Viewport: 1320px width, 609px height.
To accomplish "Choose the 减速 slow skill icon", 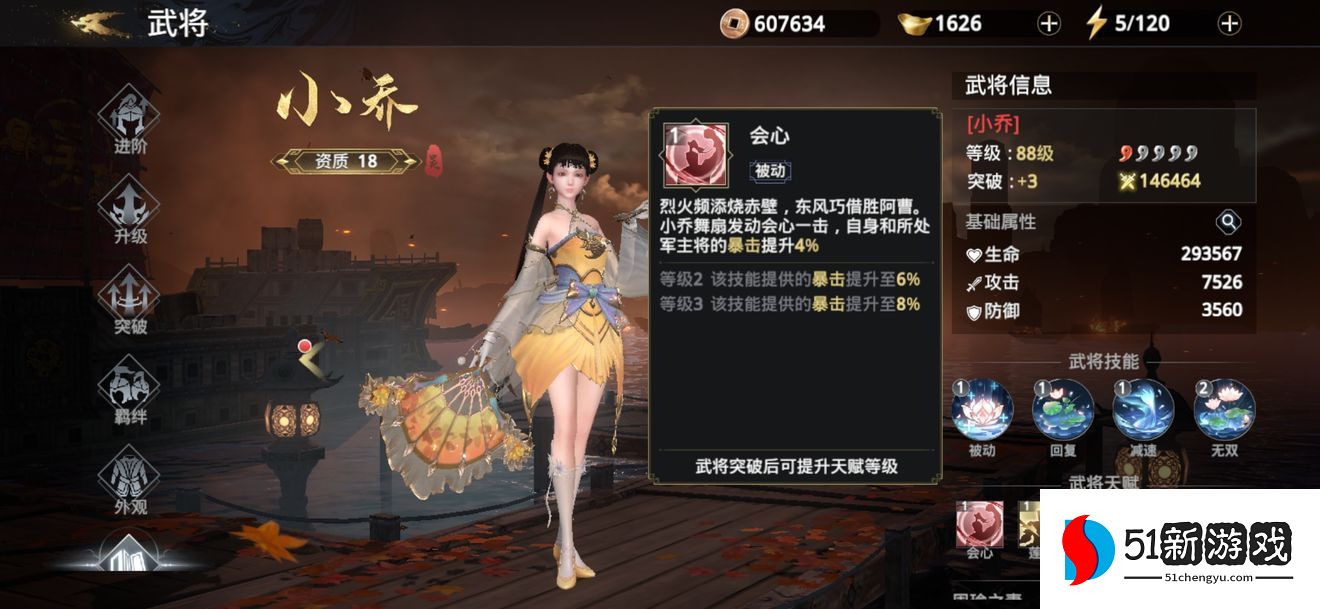I will [x=1143, y=410].
